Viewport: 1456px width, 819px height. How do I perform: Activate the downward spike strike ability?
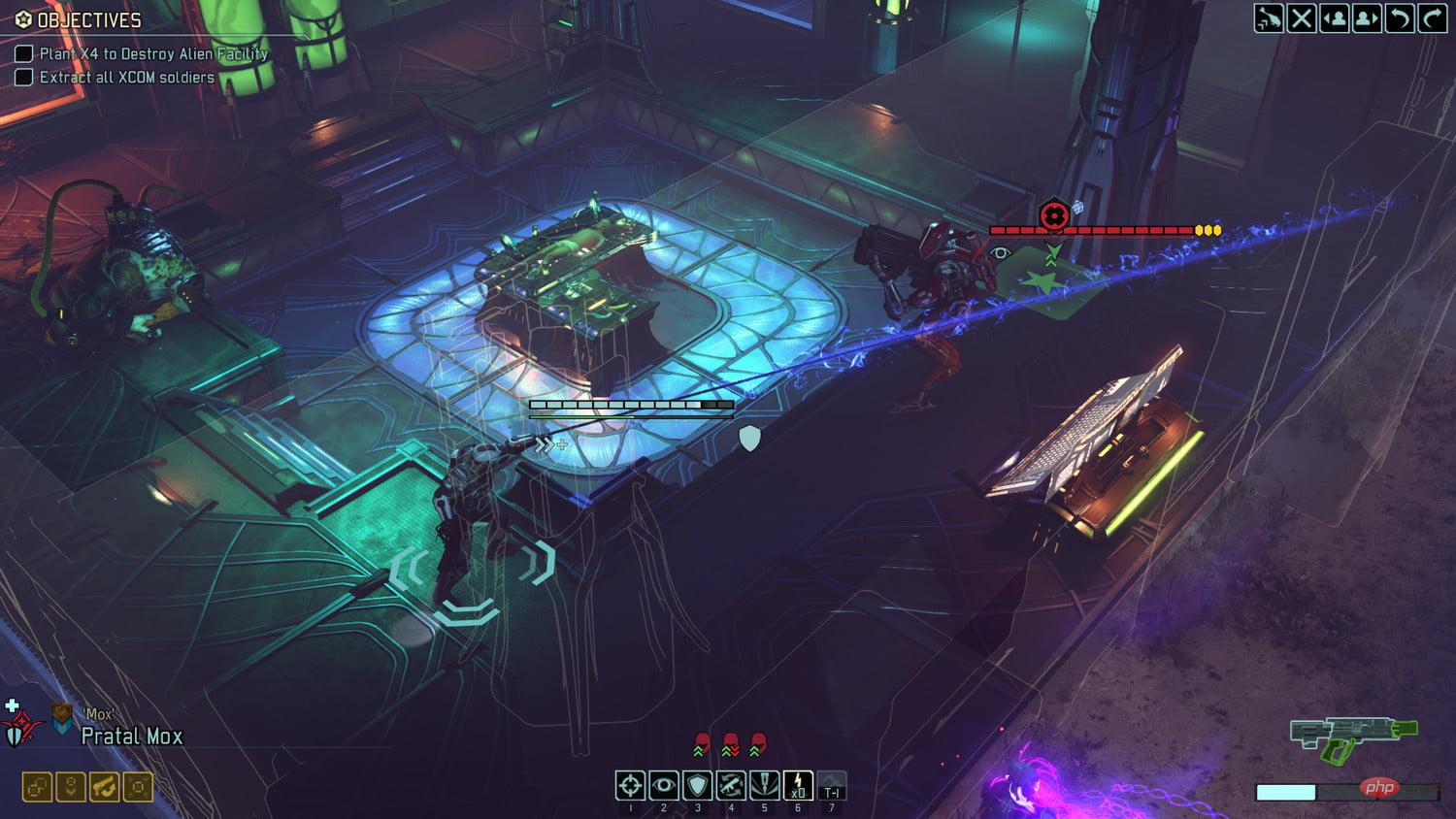764,785
